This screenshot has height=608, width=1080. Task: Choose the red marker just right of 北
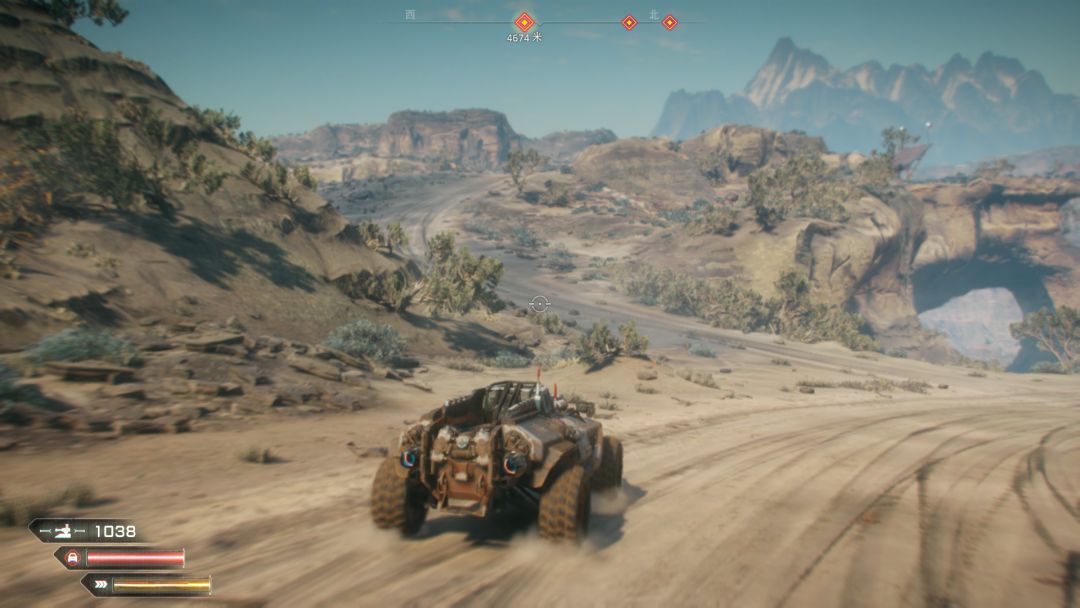coord(670,22)
